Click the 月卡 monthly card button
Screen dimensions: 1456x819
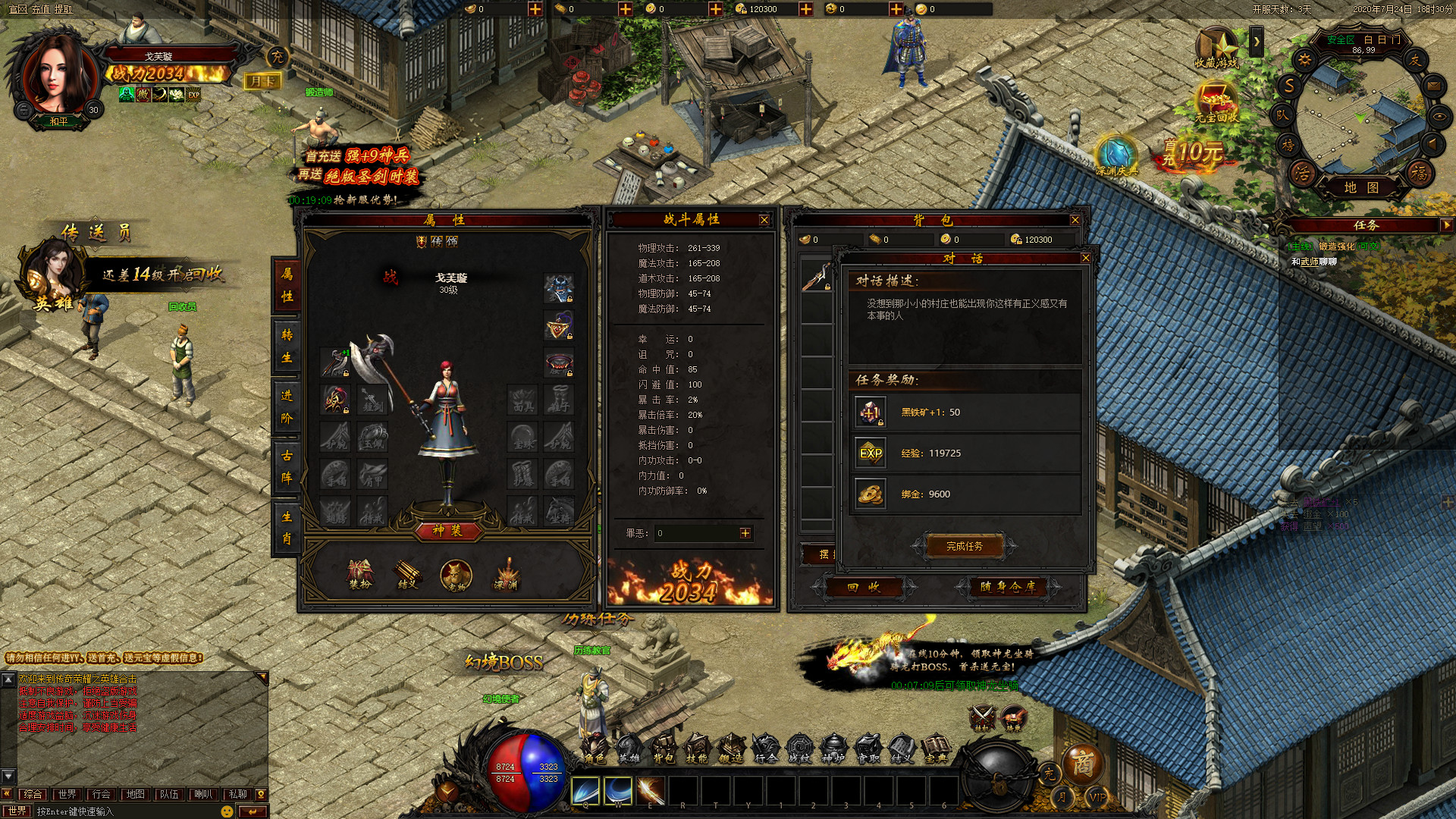pos(262,81)
